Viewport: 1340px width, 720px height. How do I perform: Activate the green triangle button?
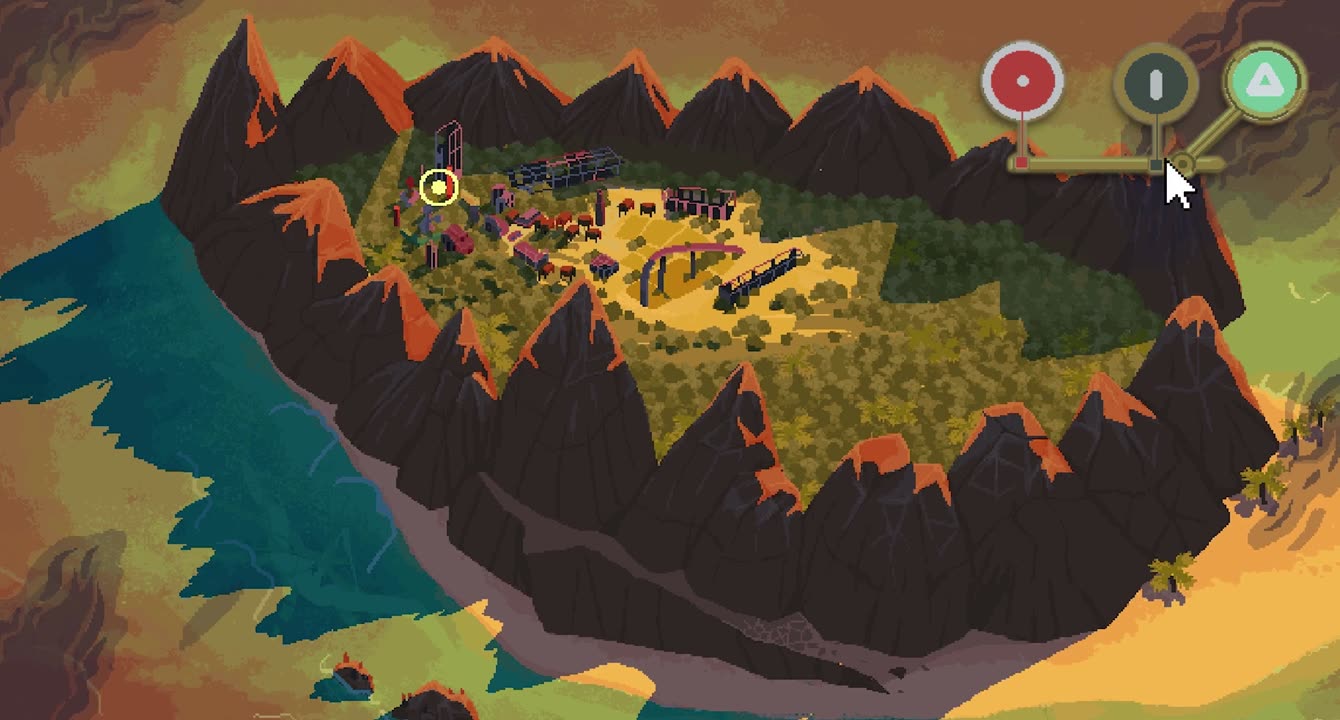click(x=1265, y=80)
